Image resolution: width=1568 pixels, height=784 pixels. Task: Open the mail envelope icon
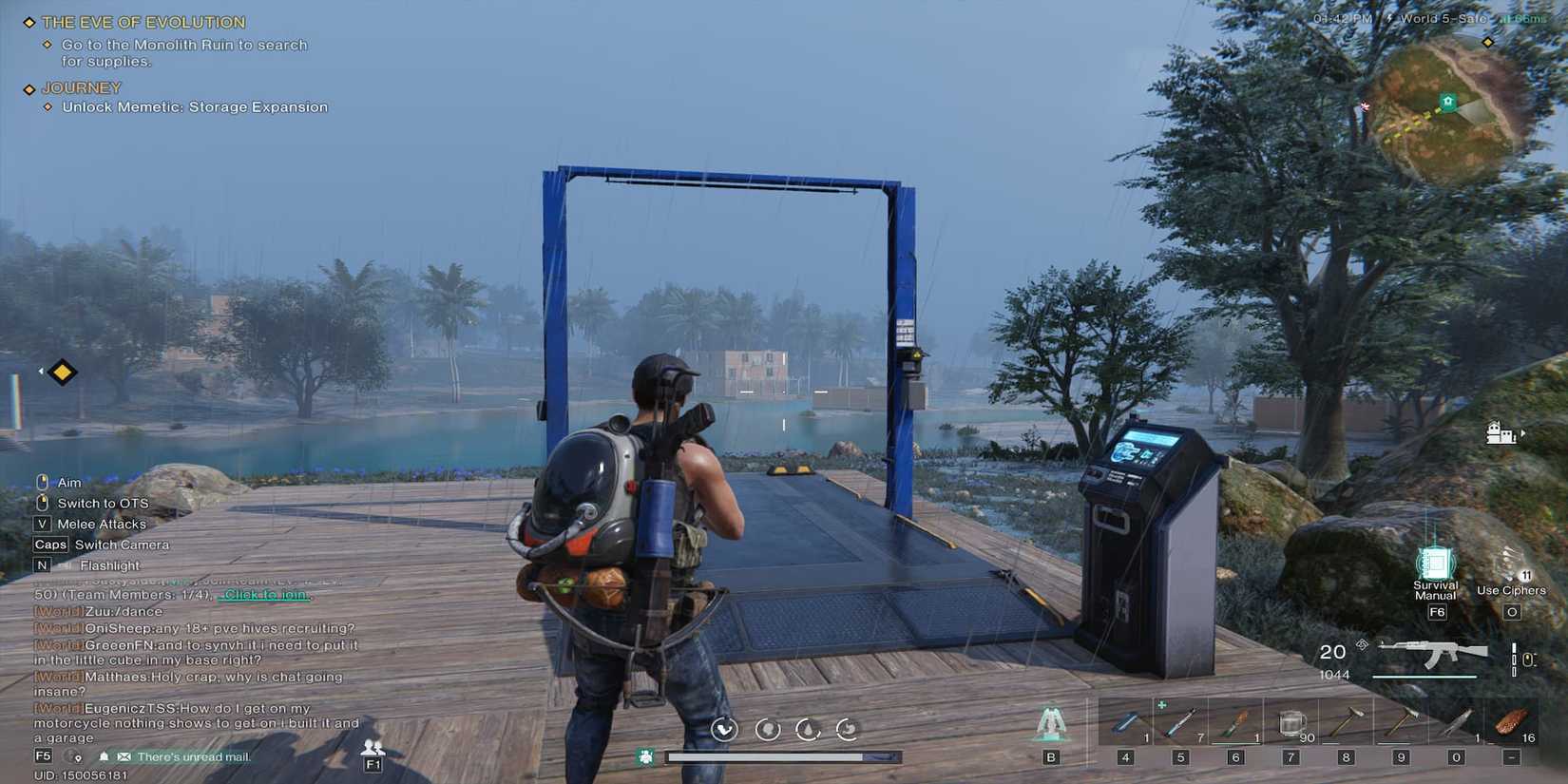124,756
